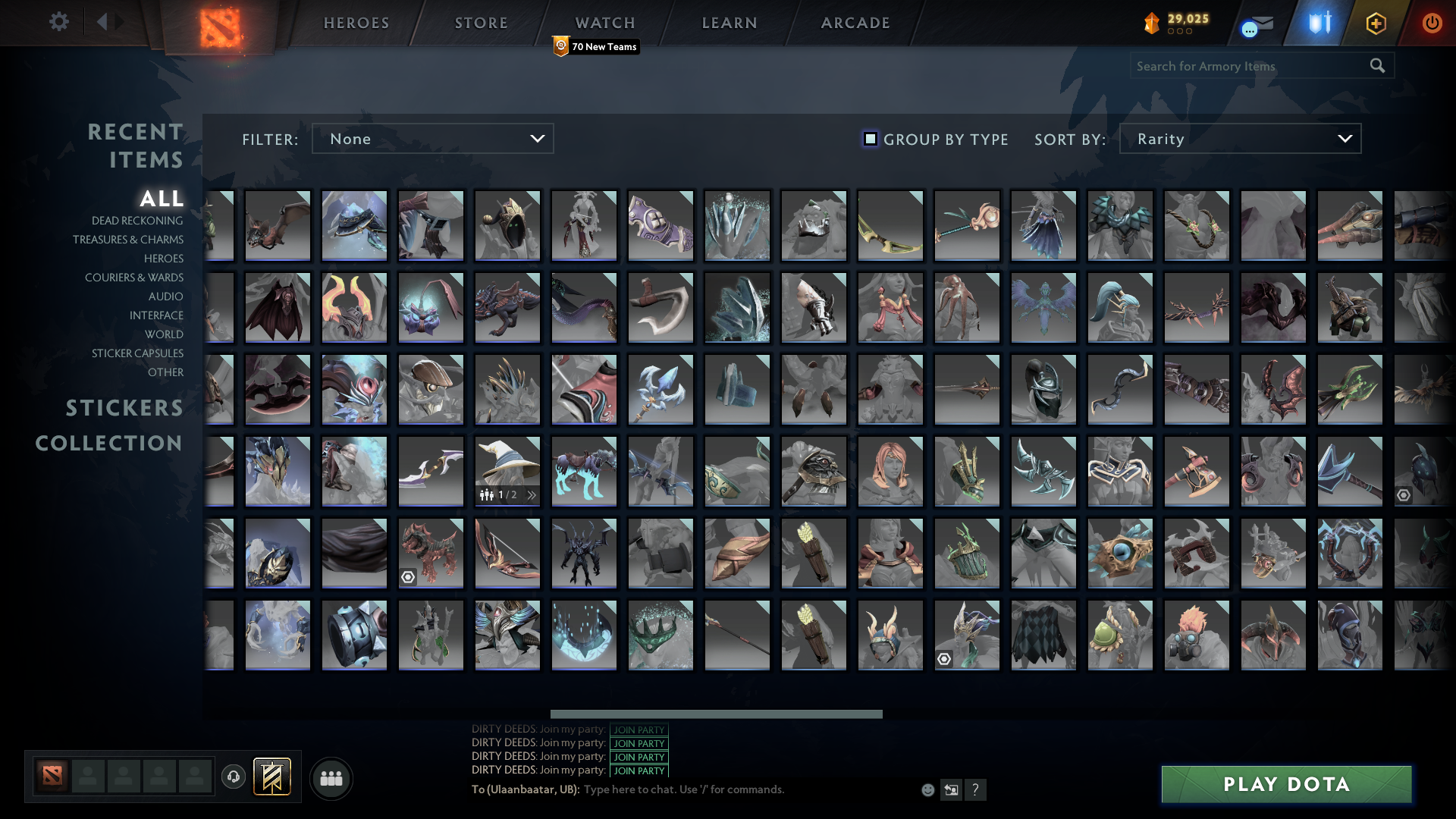Click the hexagonal plus icon near top right
This screenshot has width=1456, height=819.
tap(1376, 23)
